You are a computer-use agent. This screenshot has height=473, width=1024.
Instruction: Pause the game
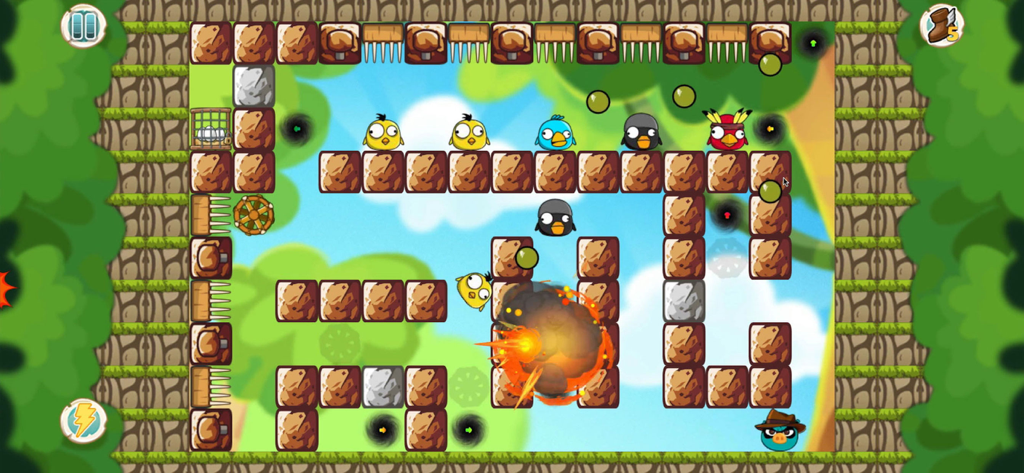[x=83, y=25]
